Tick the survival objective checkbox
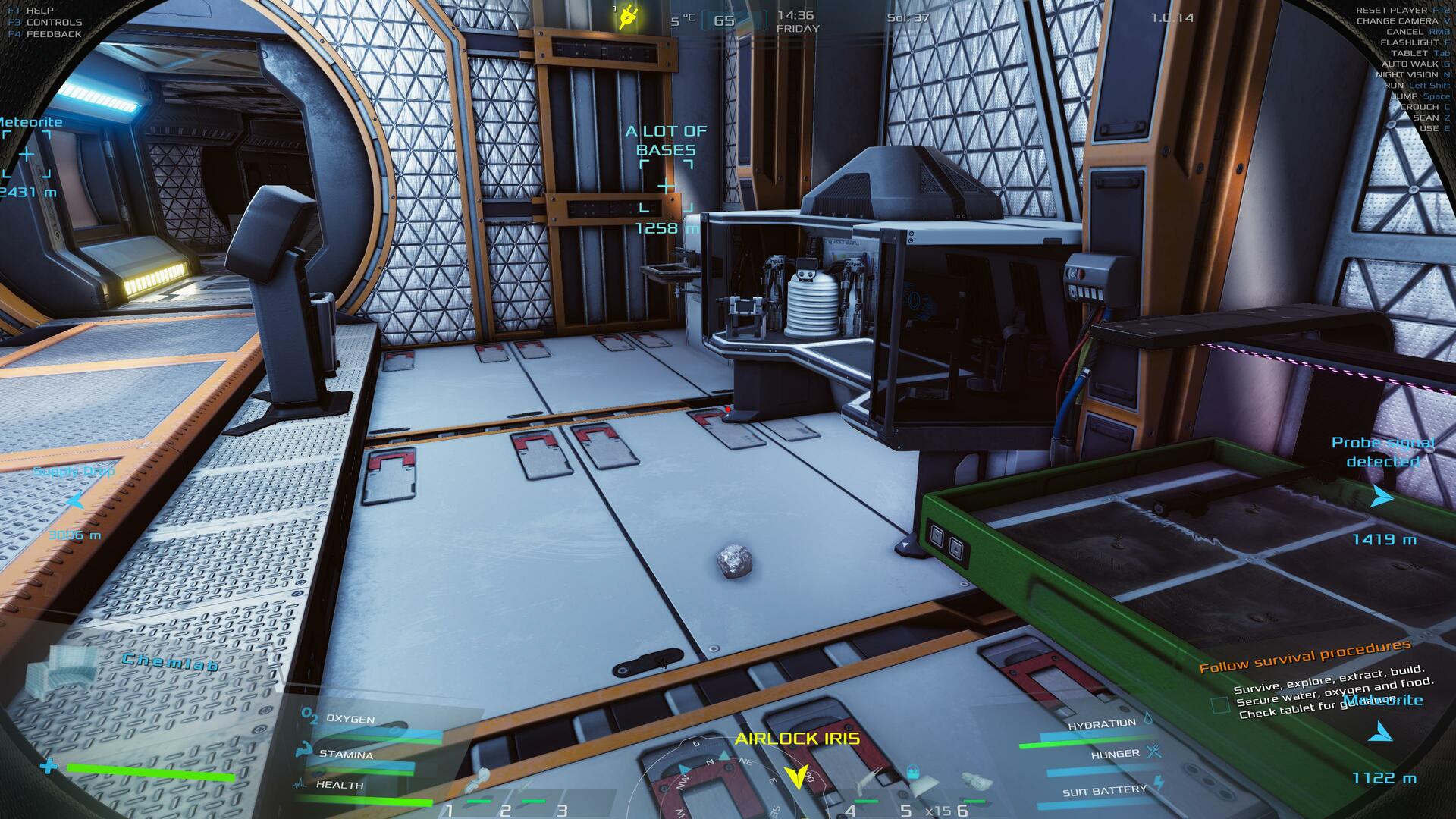The width and height of the screenshot is (1456, 819). click(x=1220, y=705)
